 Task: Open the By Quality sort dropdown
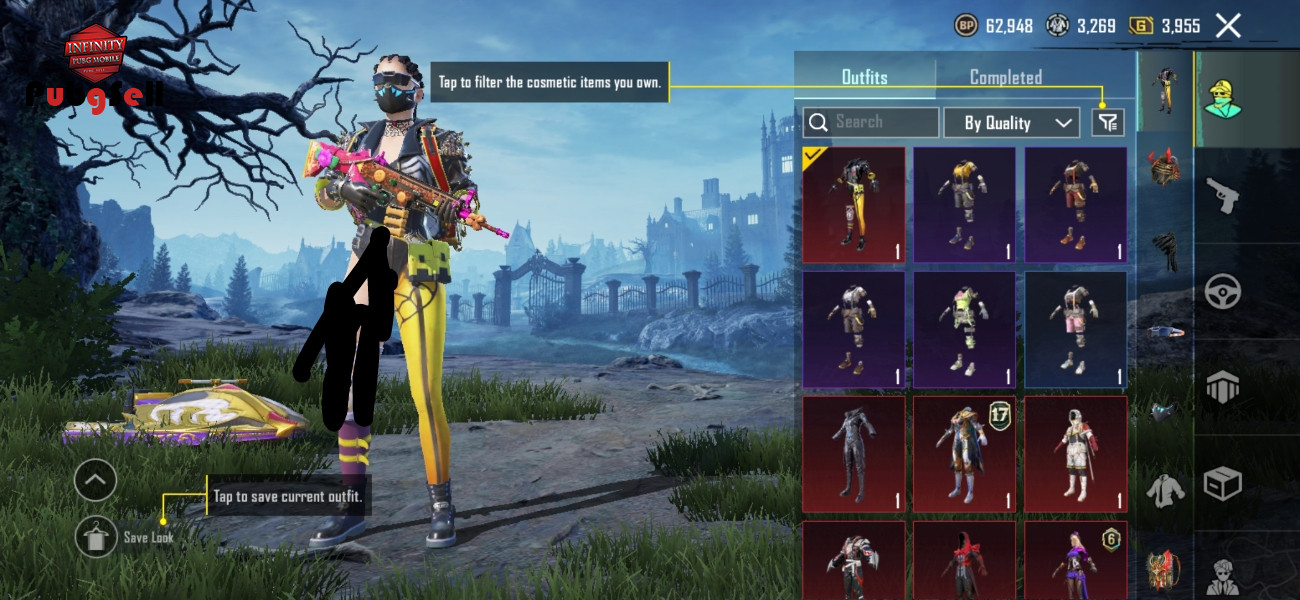coord(1011,123)
